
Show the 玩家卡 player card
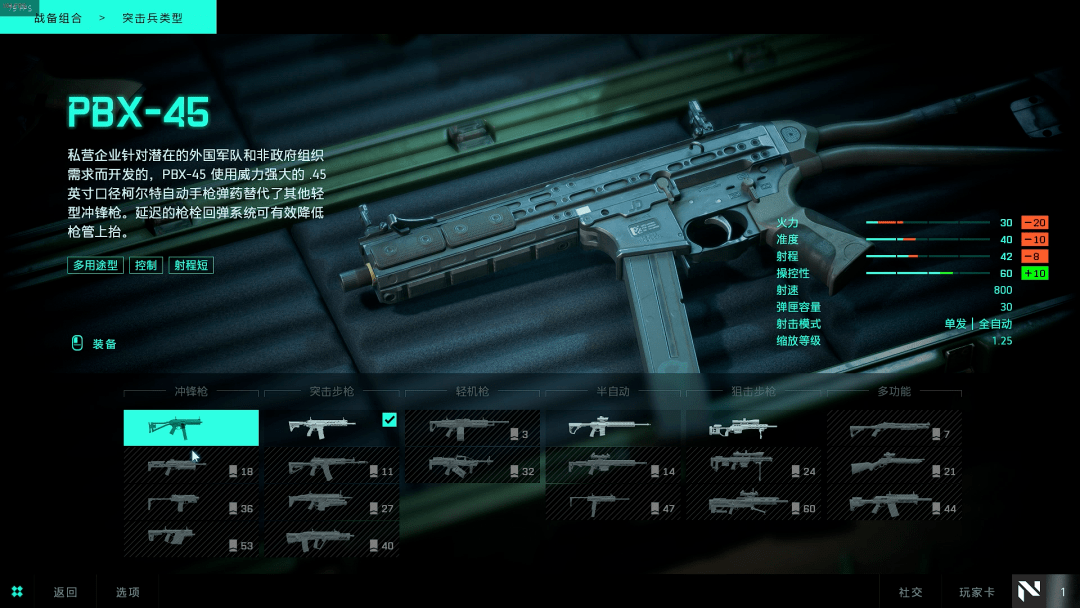[x=977, y=592]
